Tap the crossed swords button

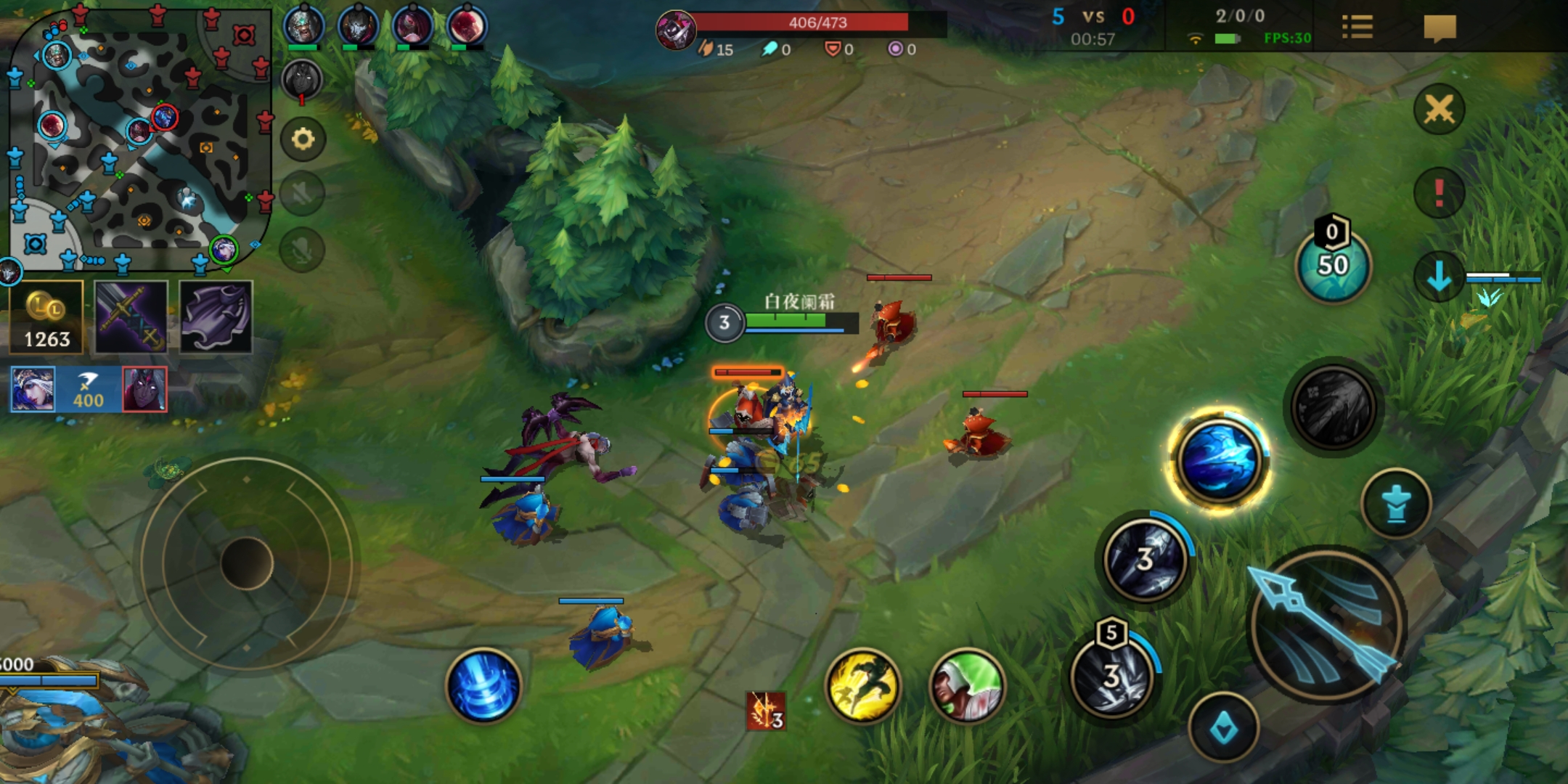[x=1439, y=110]
